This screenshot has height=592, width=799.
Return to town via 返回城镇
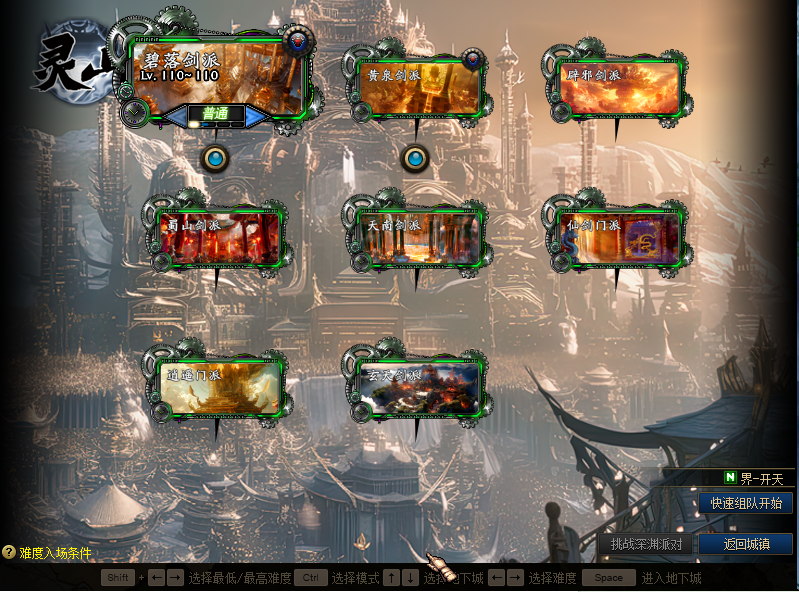point(745,544)
